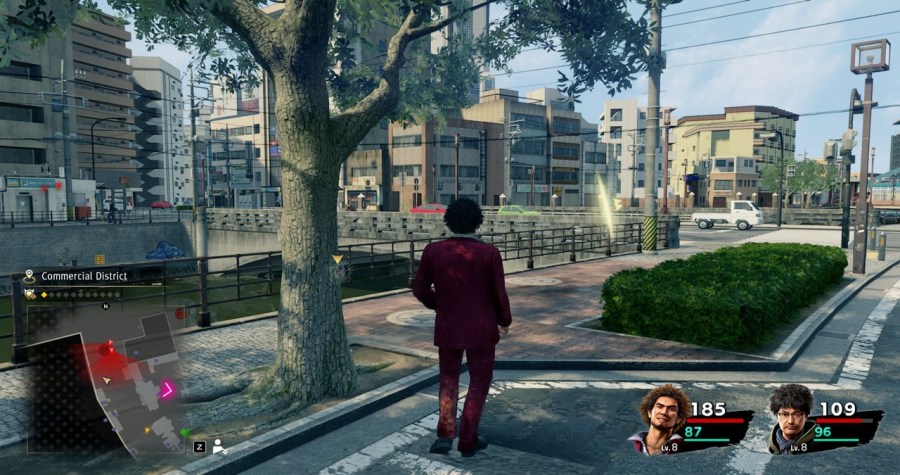Click the green marker on the minimap
This screenshot has height=475, width=900.
pyautogui.click(x=185, y=432)
